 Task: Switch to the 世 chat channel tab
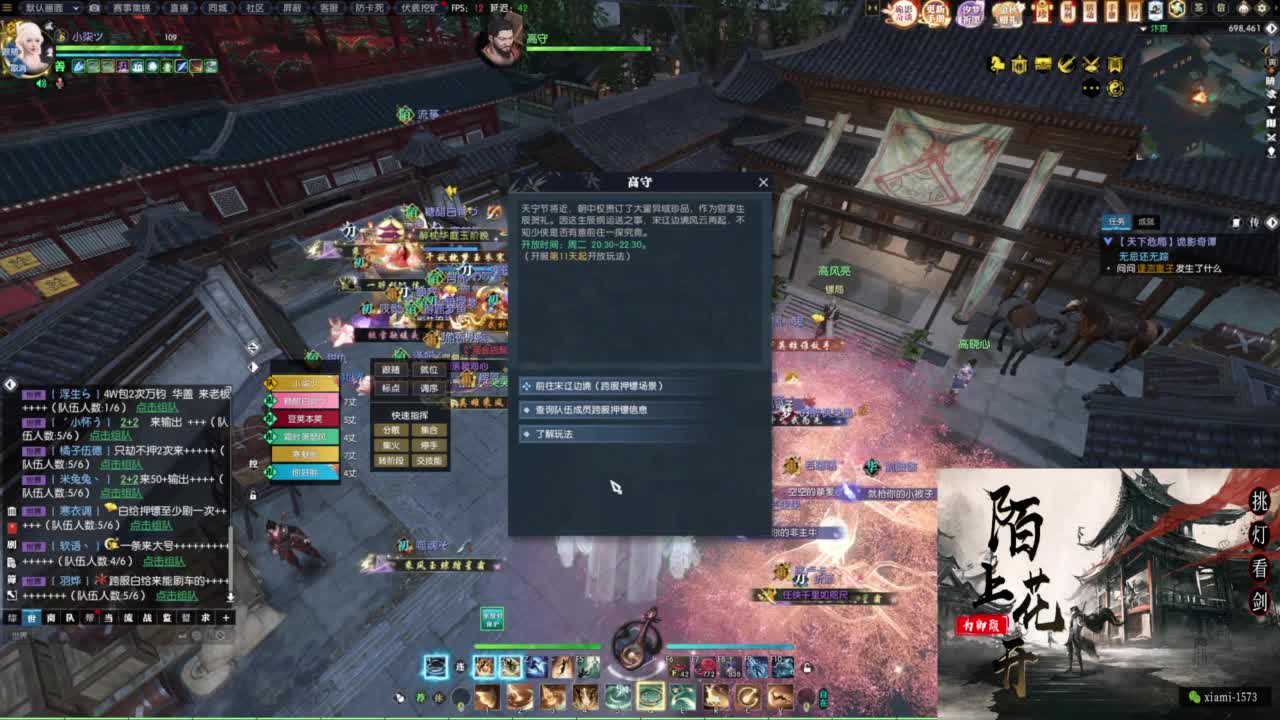point(33,617)
